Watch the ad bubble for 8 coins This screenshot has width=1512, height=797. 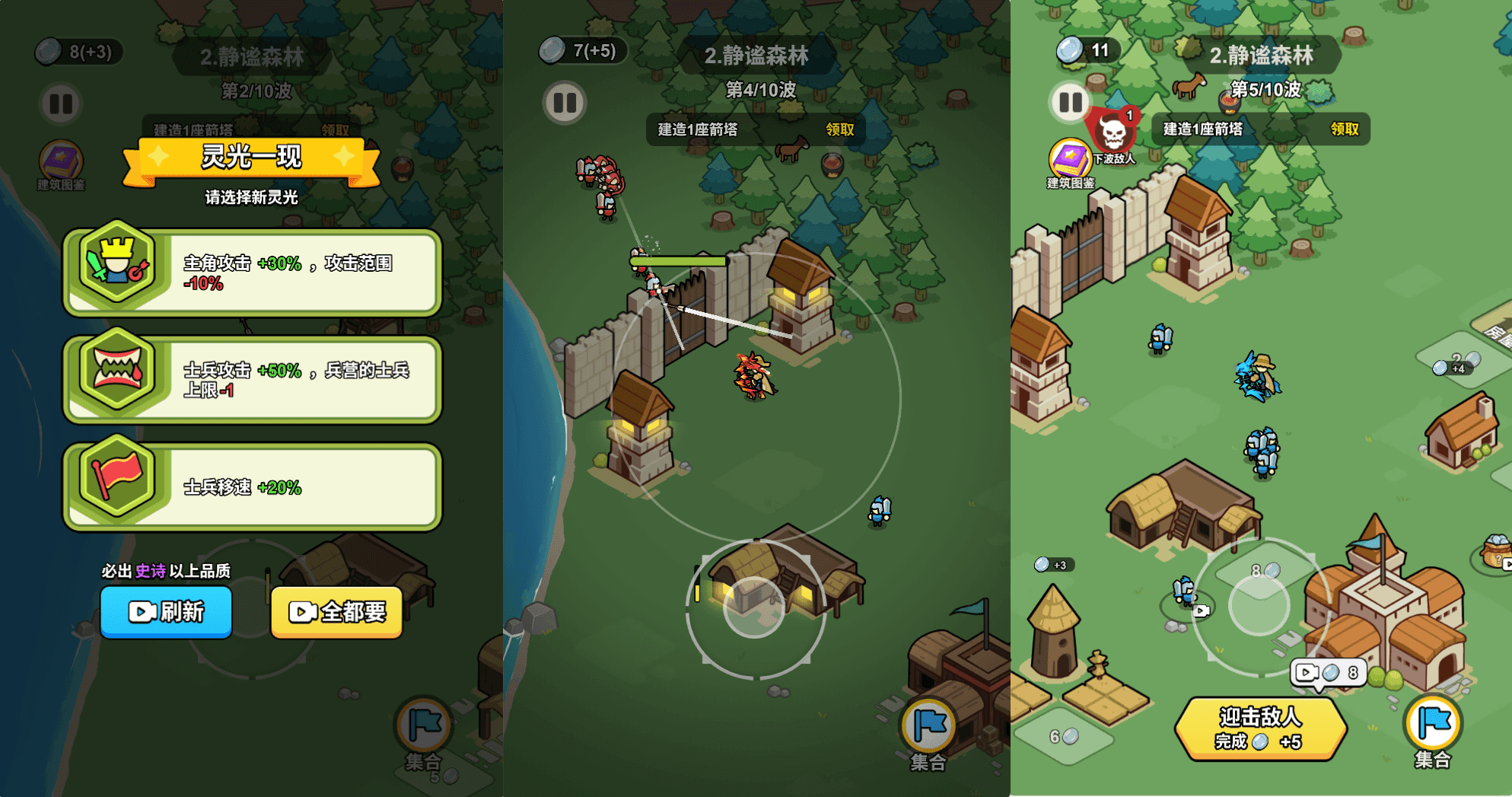point(1329,673)
